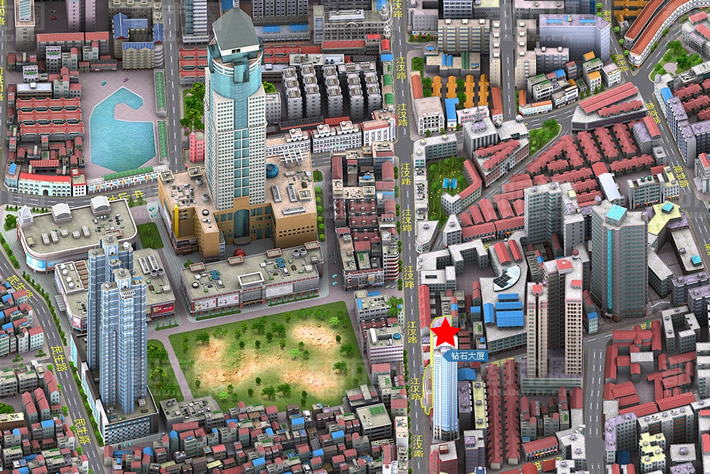Screen dimensions: 710x474
Task: Select the 钻石大厦 location label
Action: click(x=462, y=355)
